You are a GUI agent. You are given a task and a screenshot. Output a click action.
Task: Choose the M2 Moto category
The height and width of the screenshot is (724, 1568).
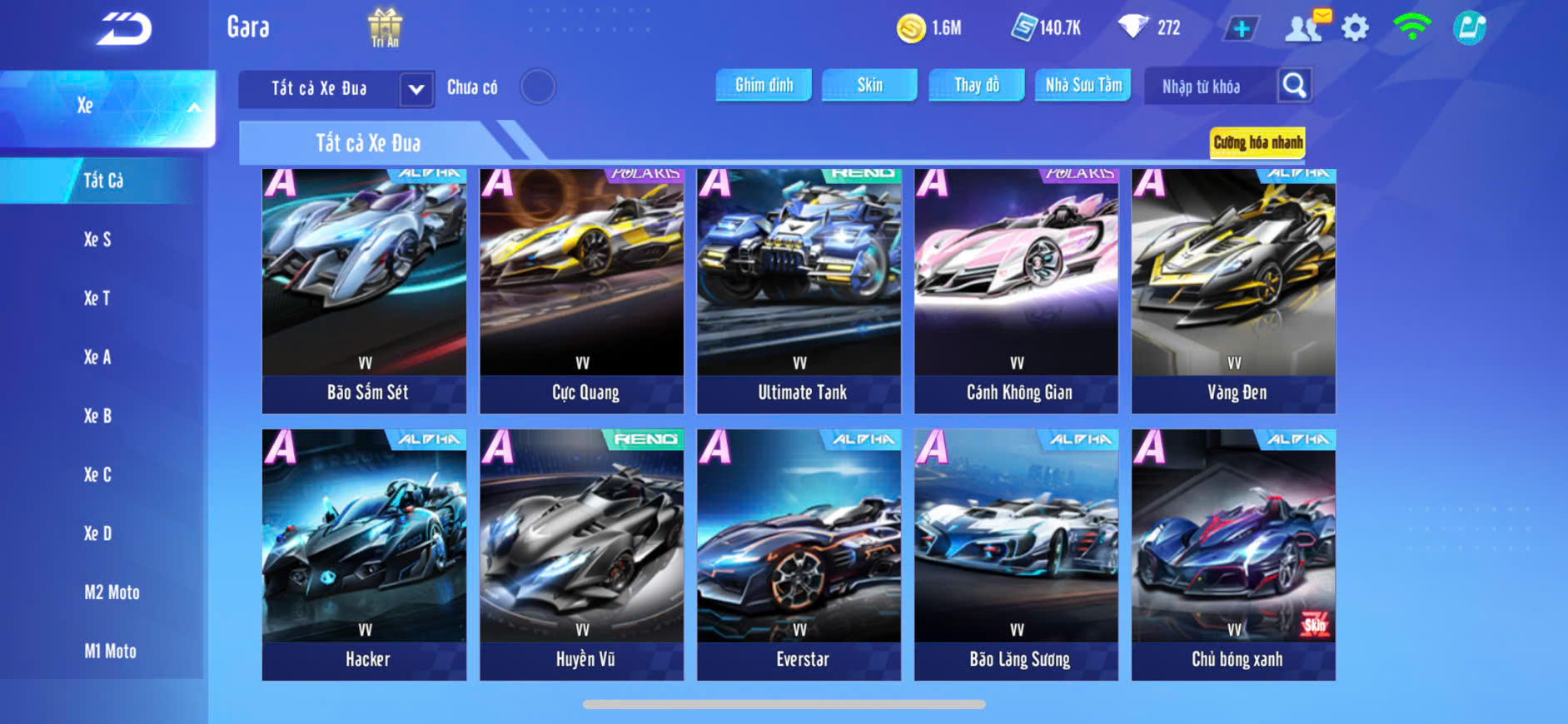click(x=112, y=593)
